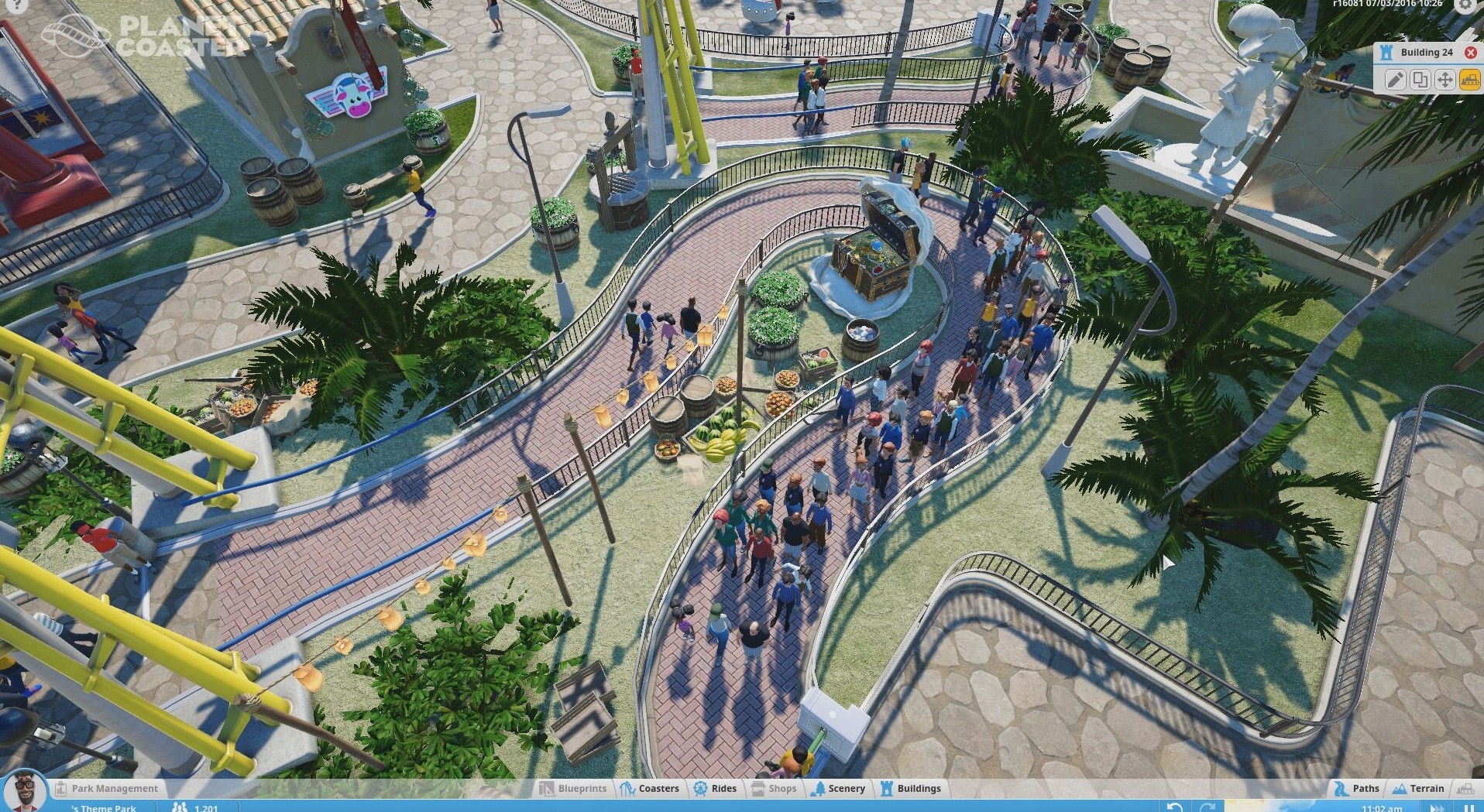
Task: Click the redo arrow near the bottom right
Action: click(x=1207, y=805)
